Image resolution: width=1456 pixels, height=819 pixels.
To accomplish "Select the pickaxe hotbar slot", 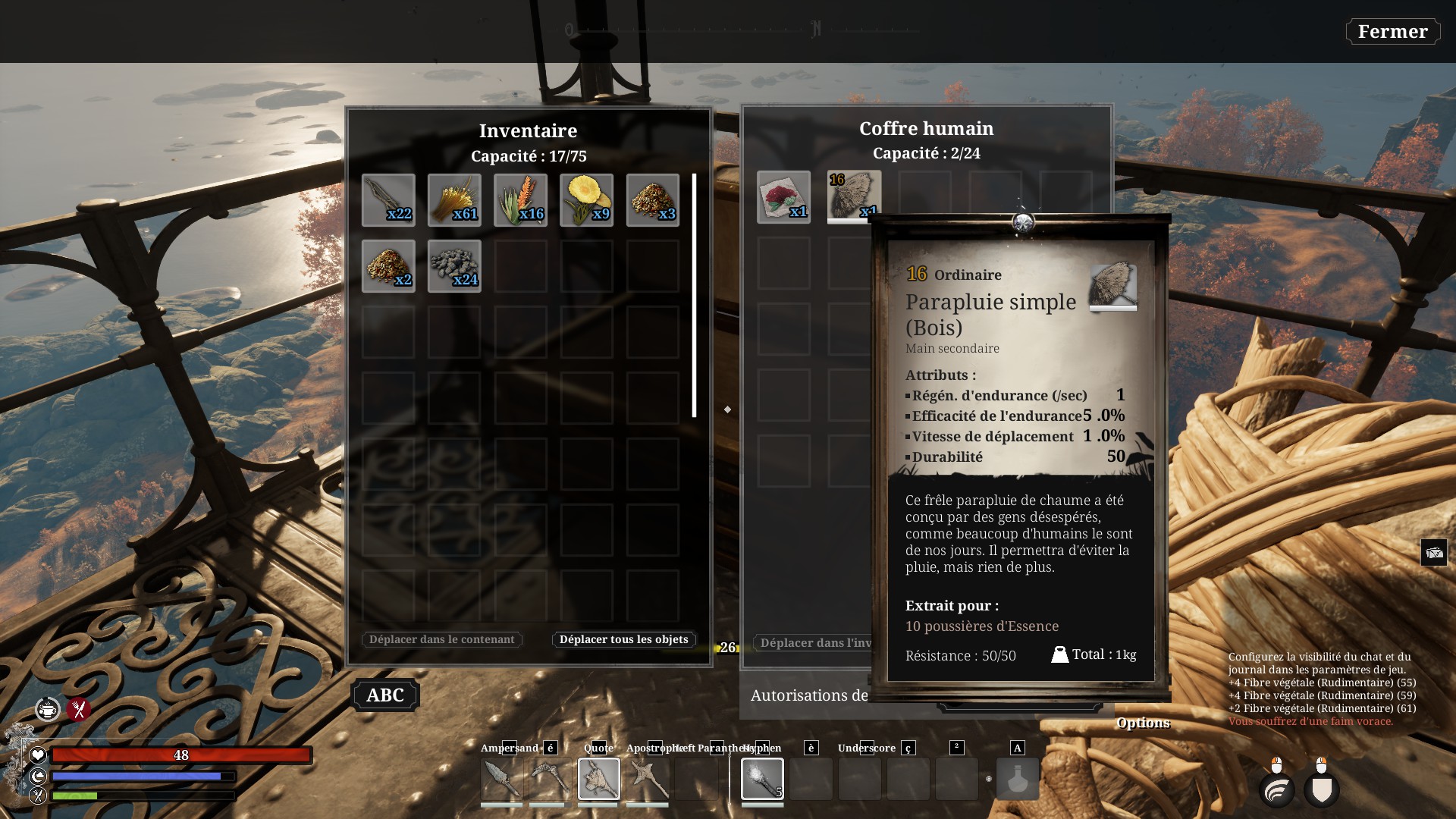I will [x=550, y=779].
